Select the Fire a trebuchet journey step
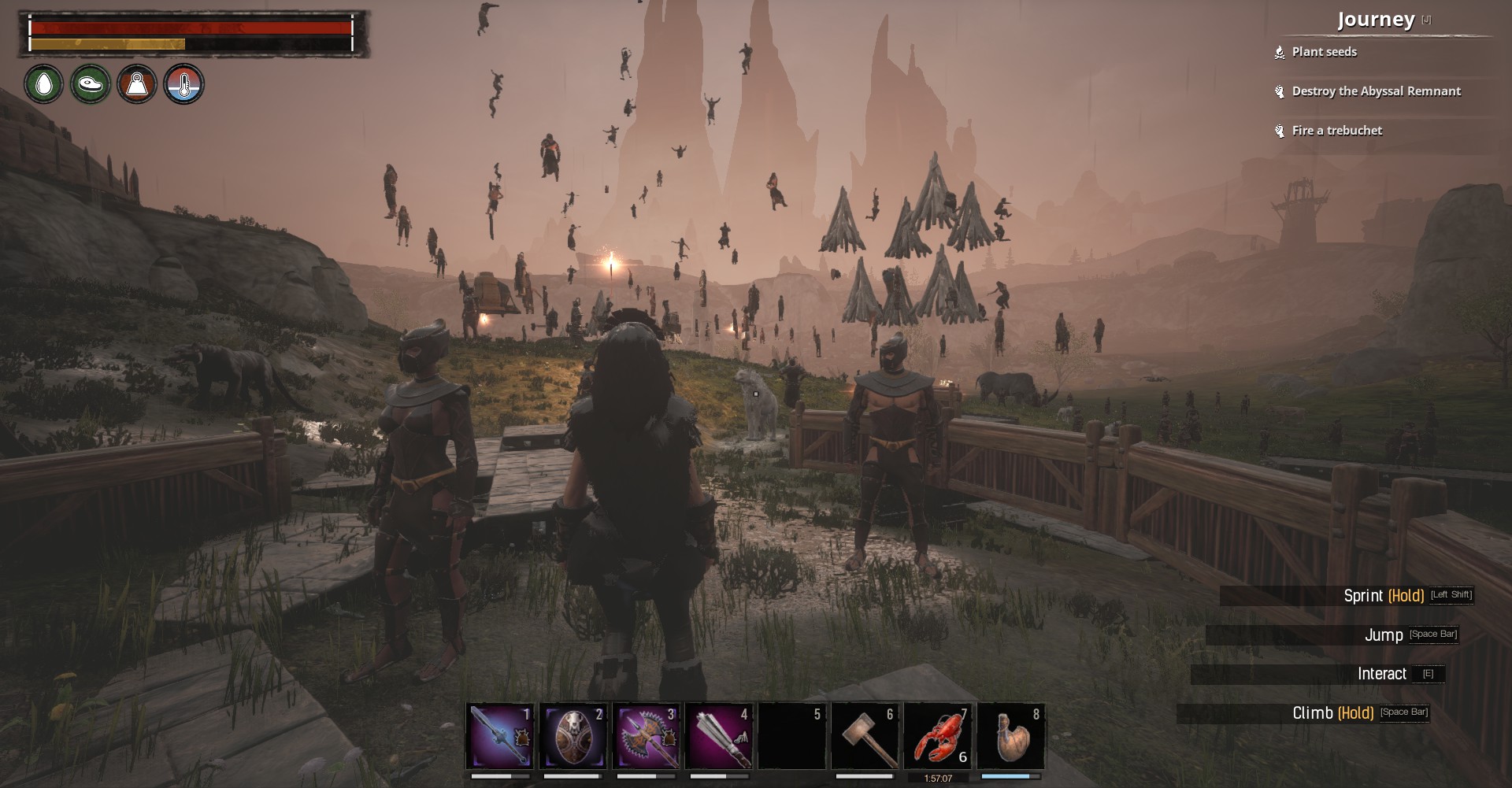Image resolution: width=1512 pixels, height=788 pixels. pos(1336,131)
